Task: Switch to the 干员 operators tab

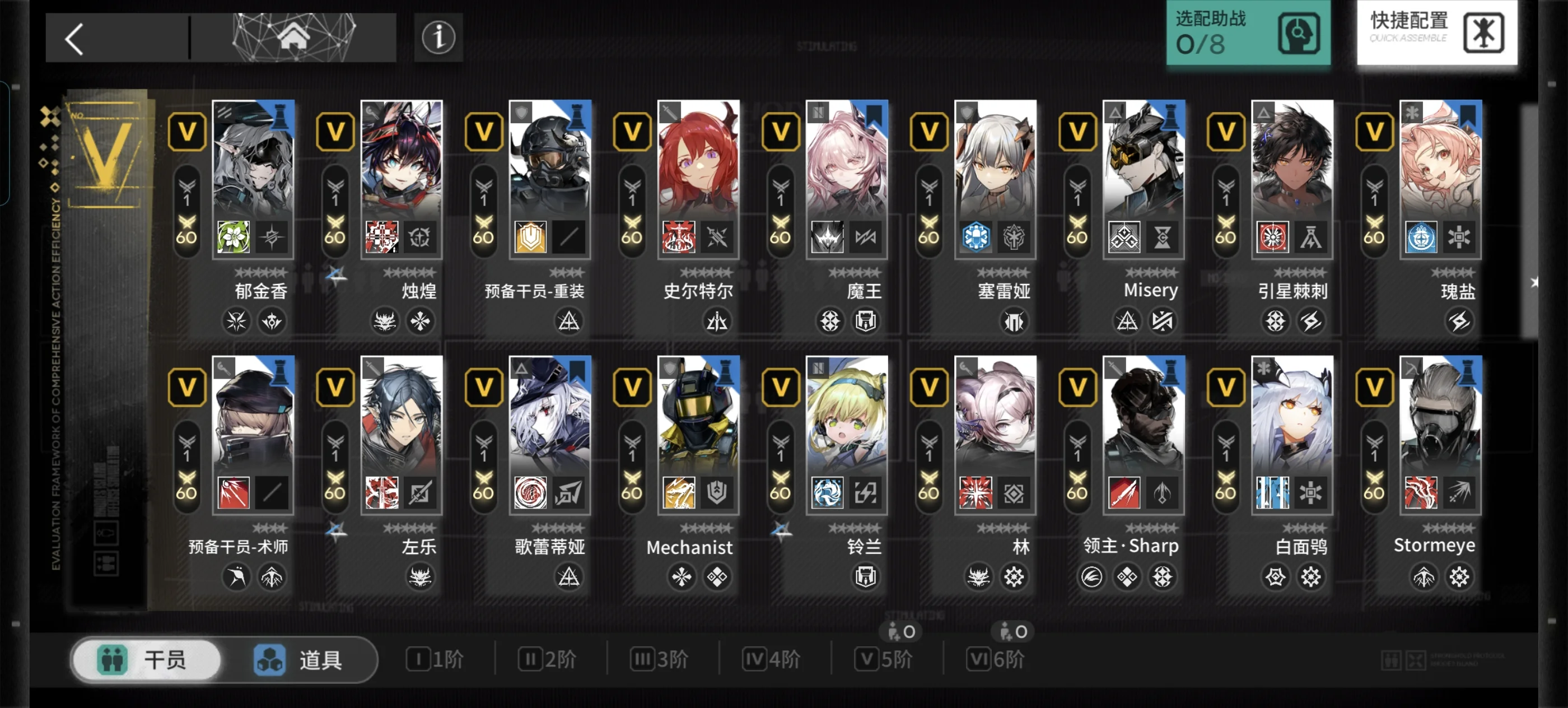Action: 146,660
